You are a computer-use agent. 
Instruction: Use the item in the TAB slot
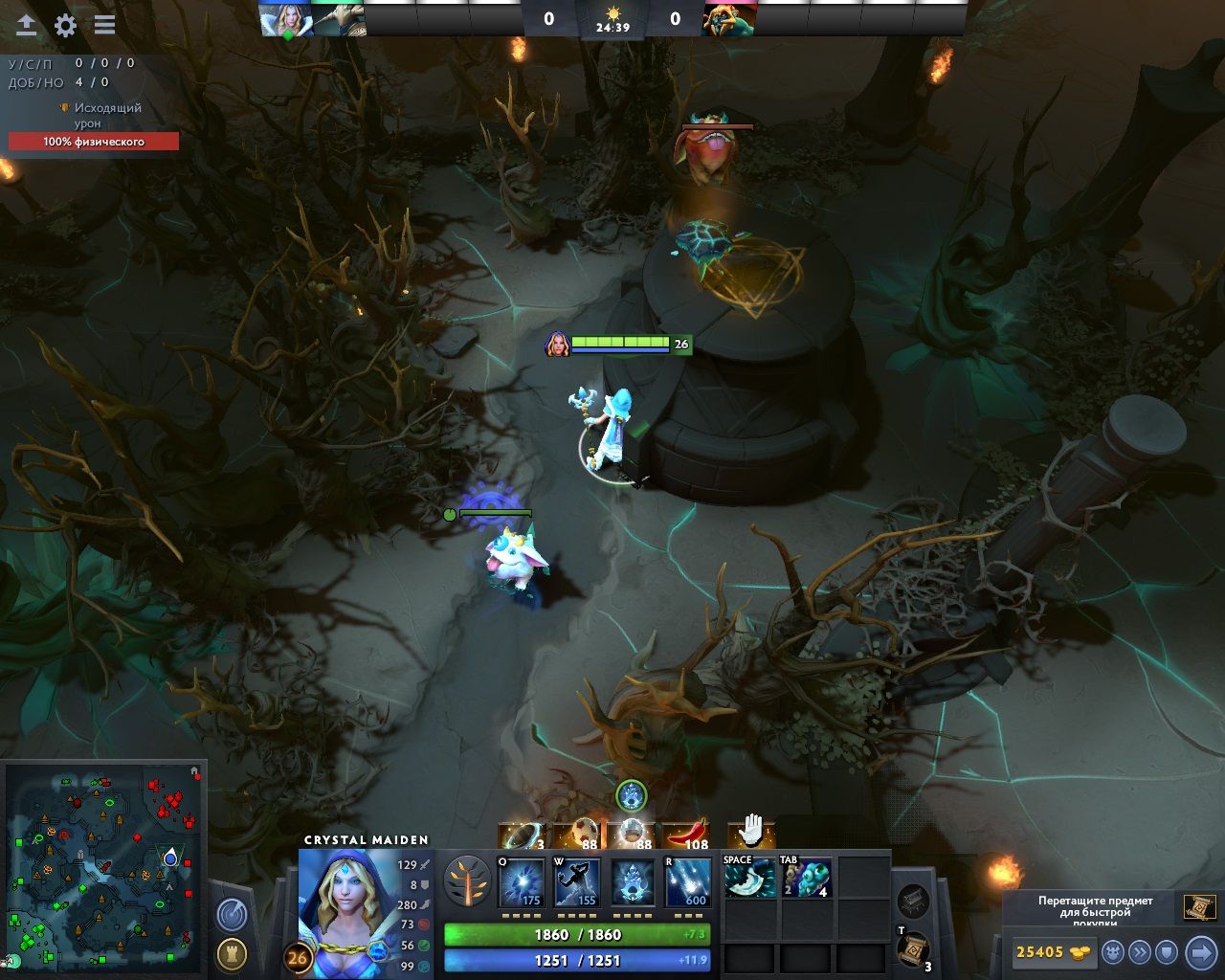pyautogui.click(x=807, y=879)
